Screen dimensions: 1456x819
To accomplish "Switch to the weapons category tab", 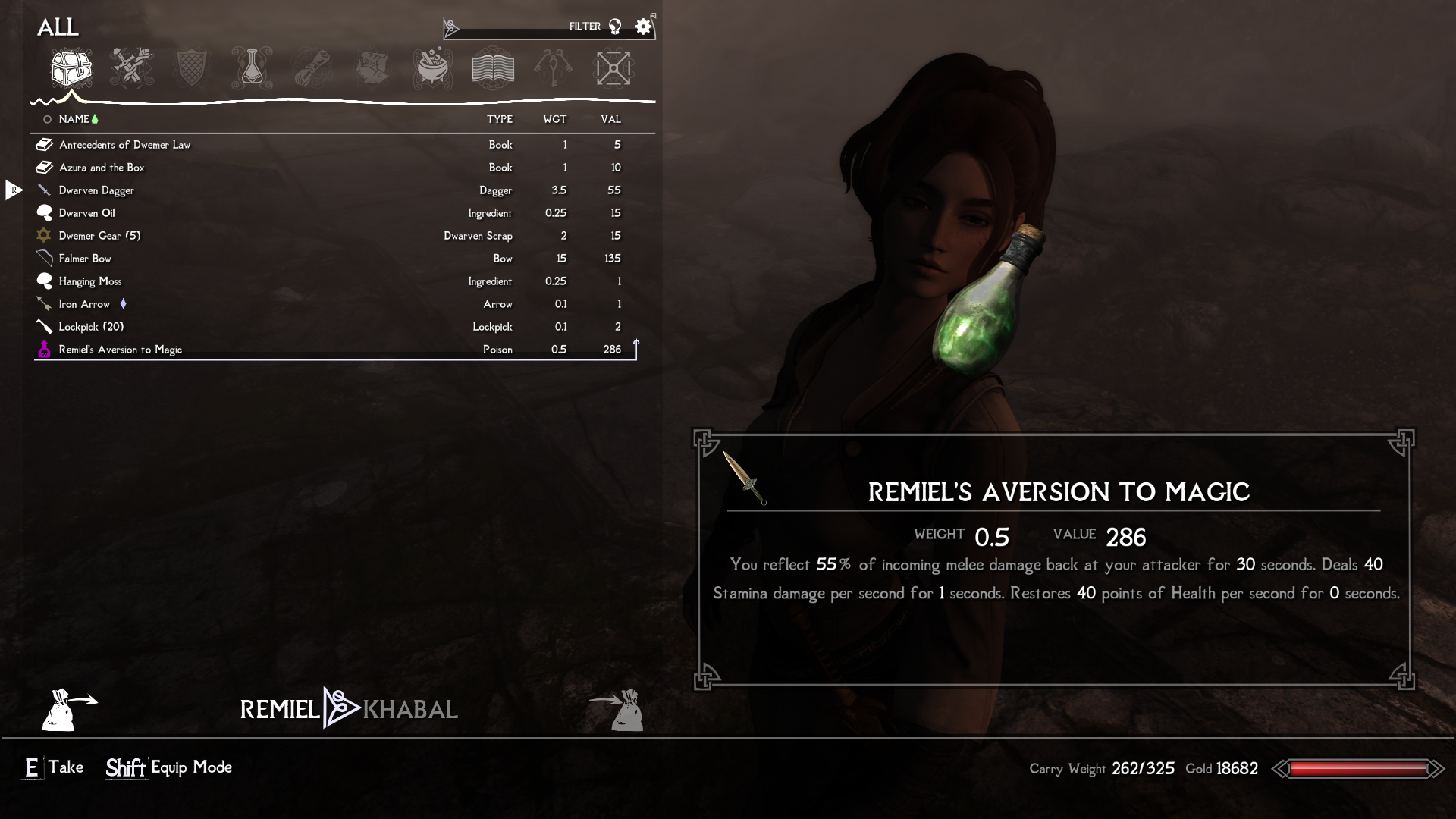I will tap(131, 68).
